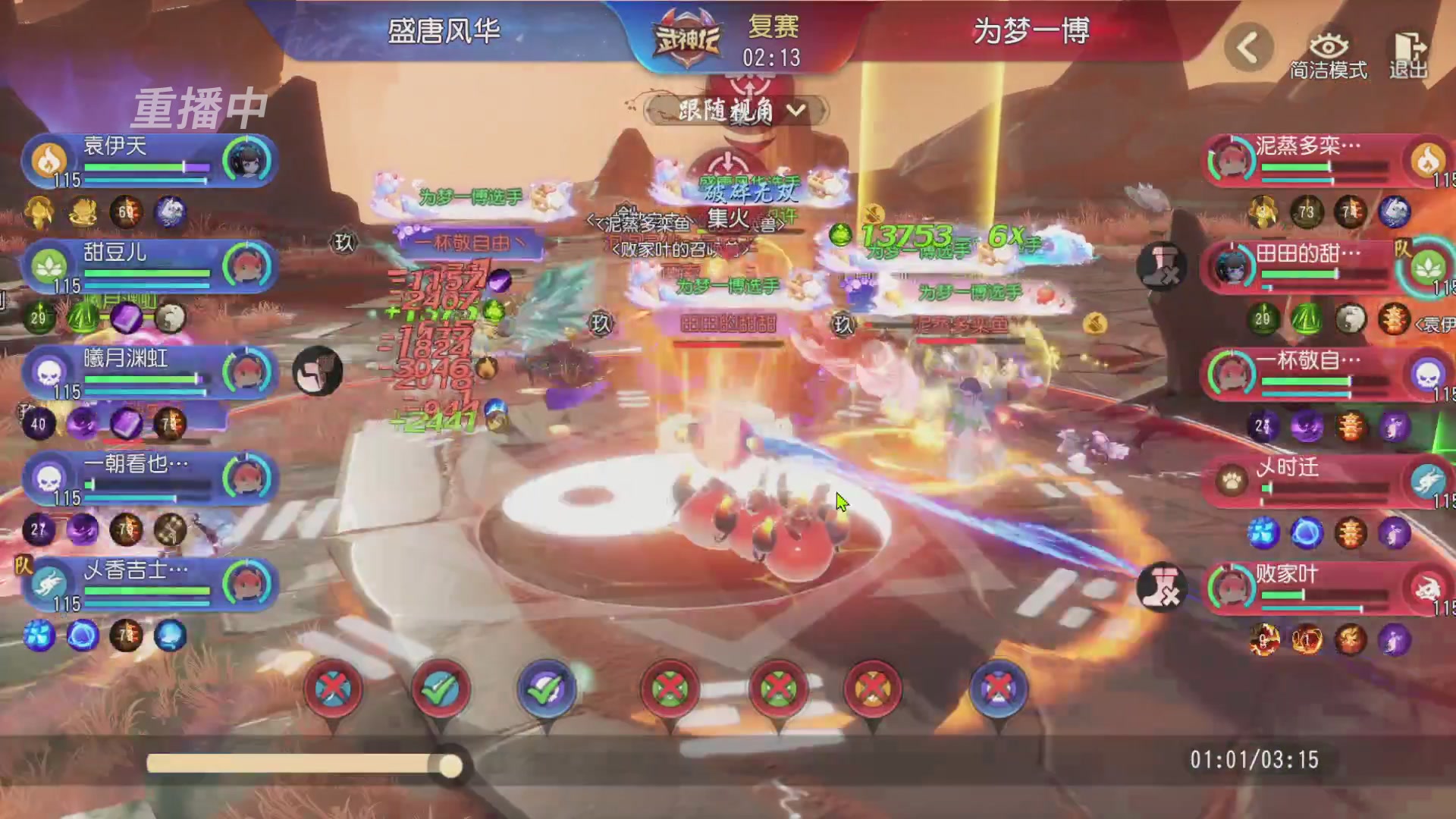
Task: Select 袁伊天's avatar portrait
Action: [x=249, y=159]
